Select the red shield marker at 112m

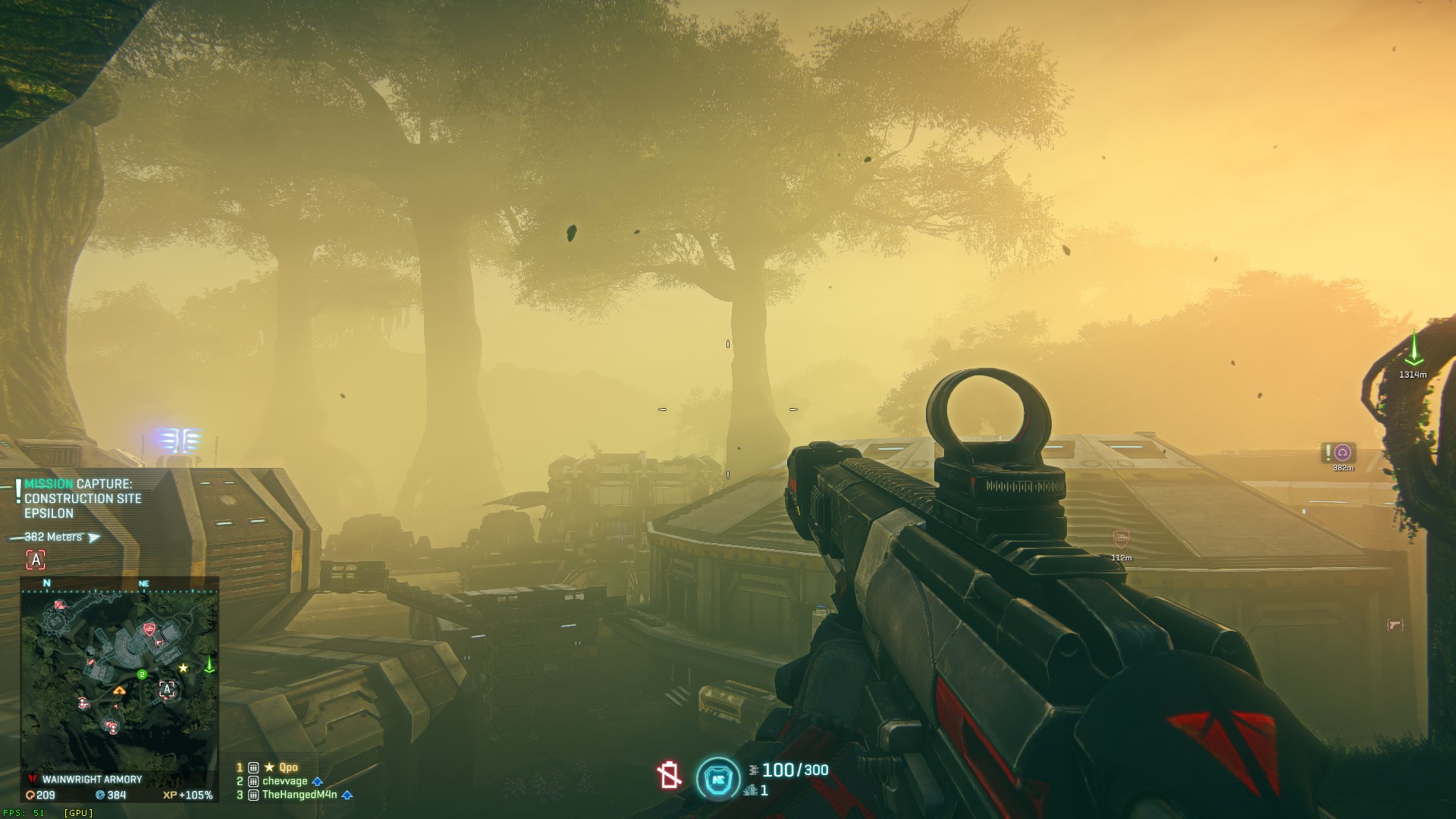1121,540
